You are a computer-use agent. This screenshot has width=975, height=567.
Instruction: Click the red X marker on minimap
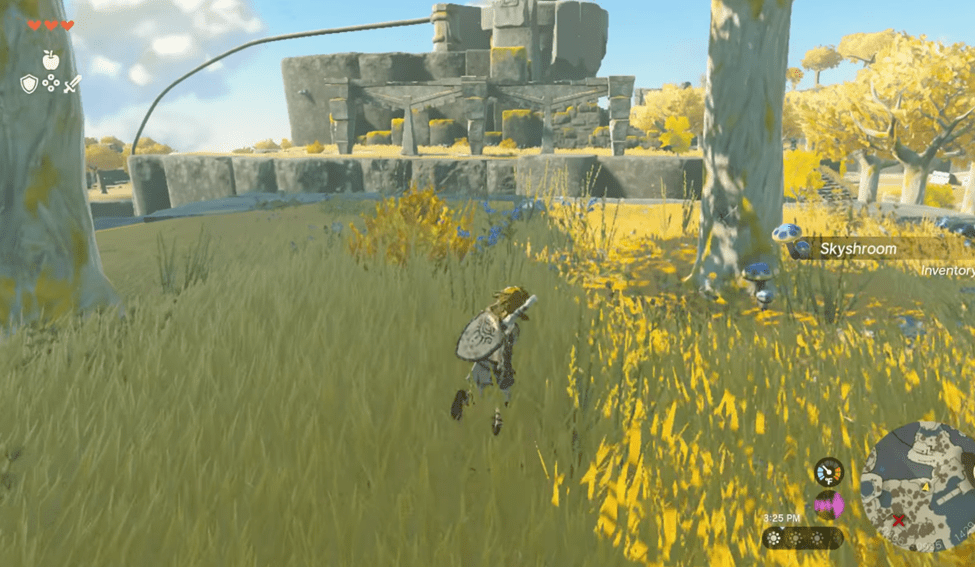(898, 521)
